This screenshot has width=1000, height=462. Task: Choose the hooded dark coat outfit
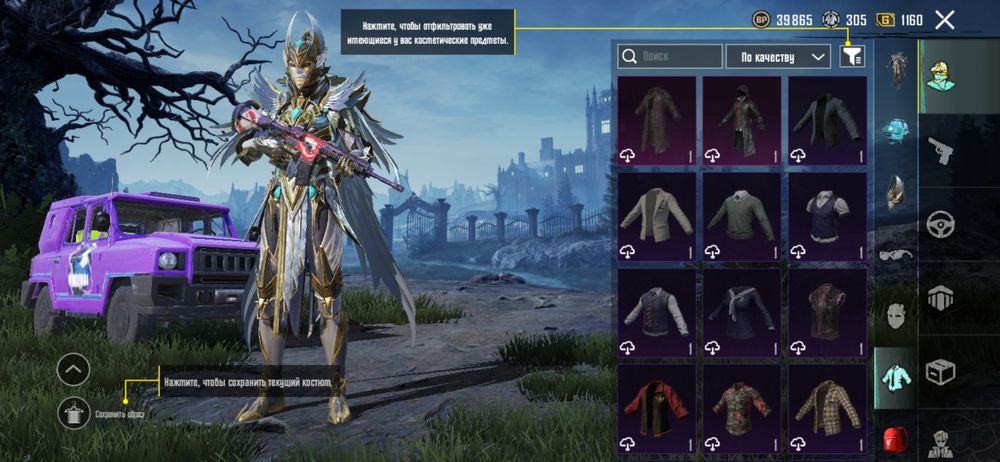(x=741, y=120)
